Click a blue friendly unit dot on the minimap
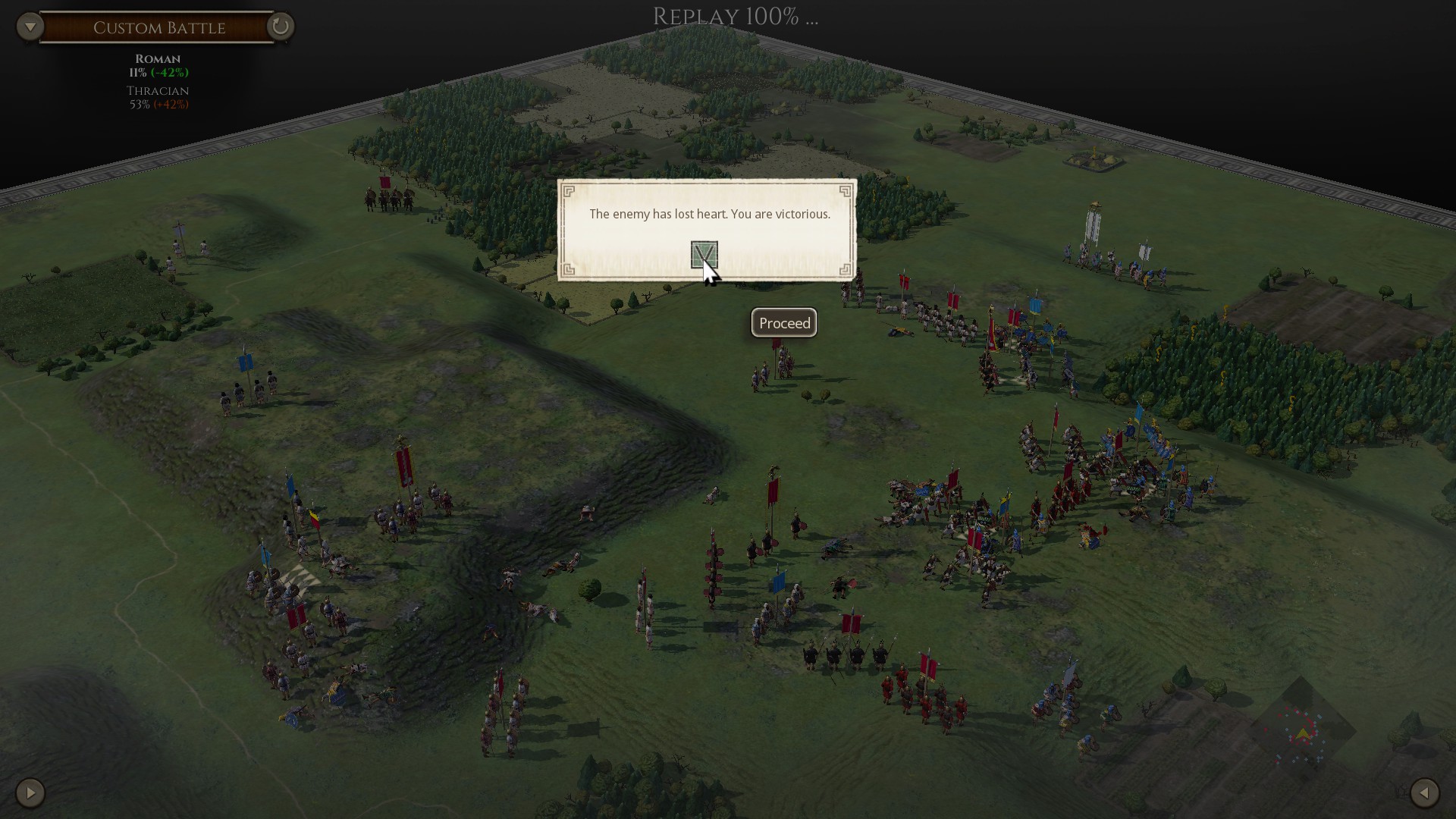The image size is (1456, 819). [x=1319, y=716]
